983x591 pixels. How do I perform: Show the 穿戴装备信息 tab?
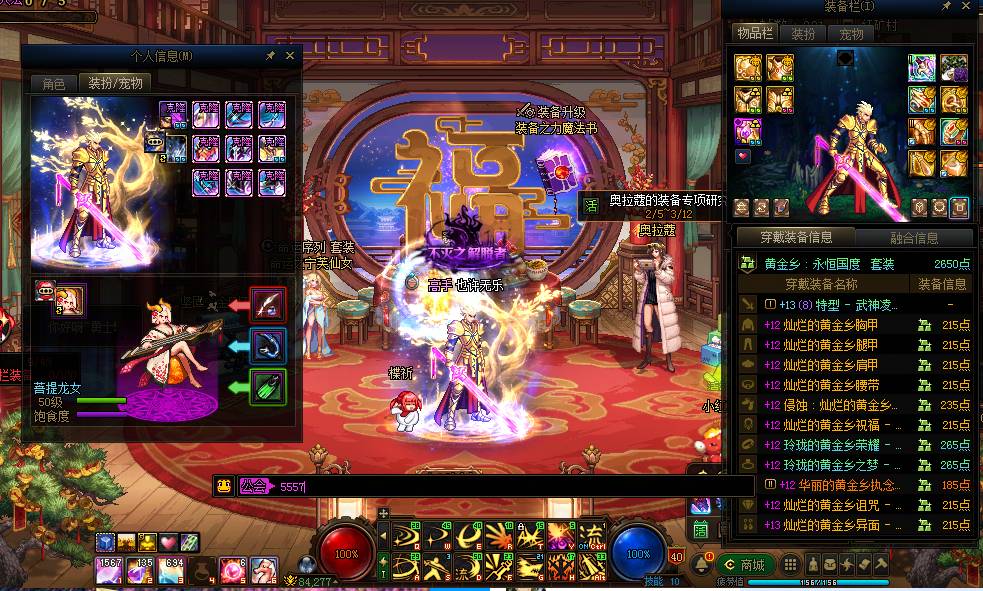coord(797,237)
